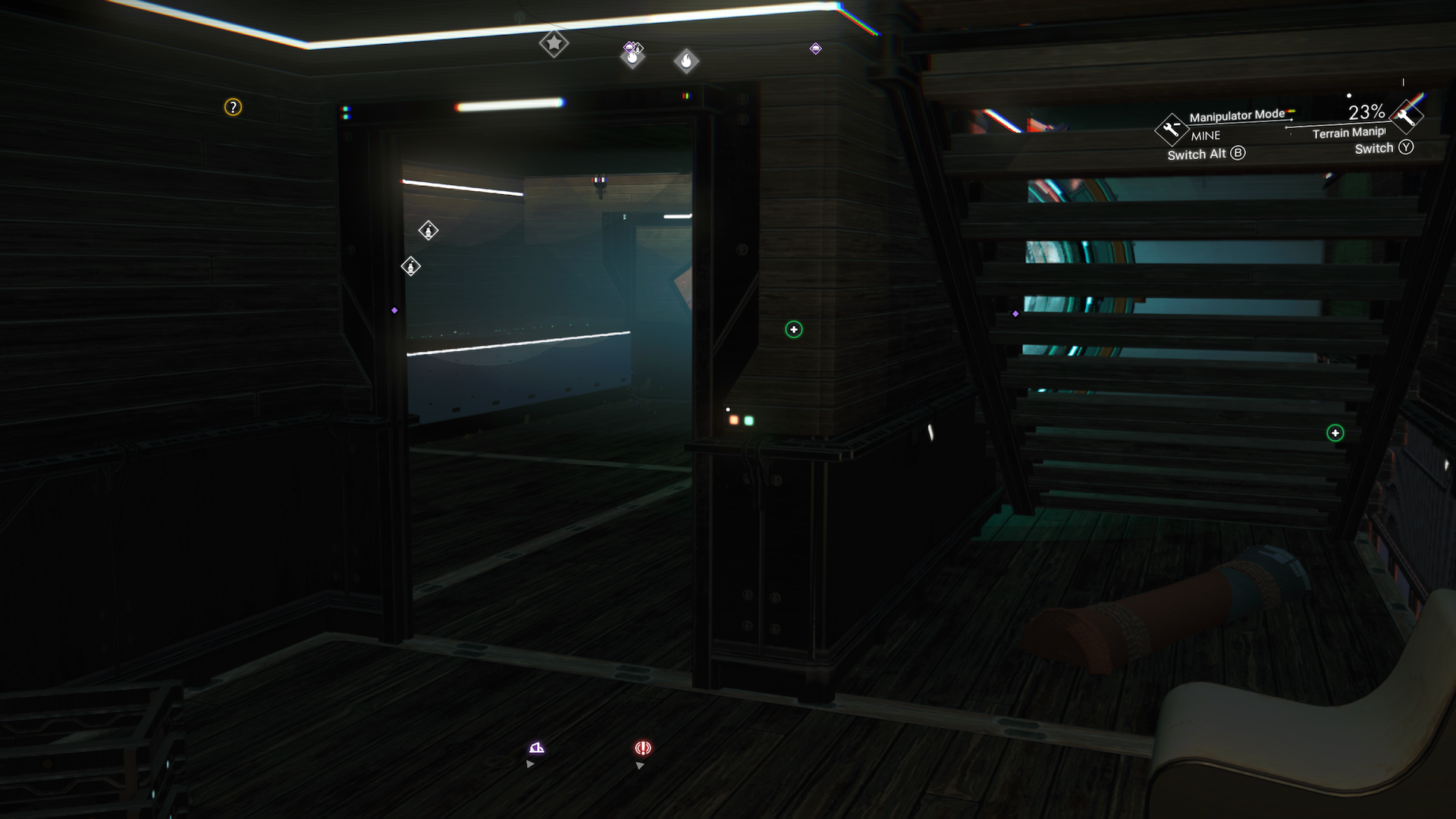Select the flame hazard marker
The width and height of the screenshot is (1456, 819).
coord(687,61)
